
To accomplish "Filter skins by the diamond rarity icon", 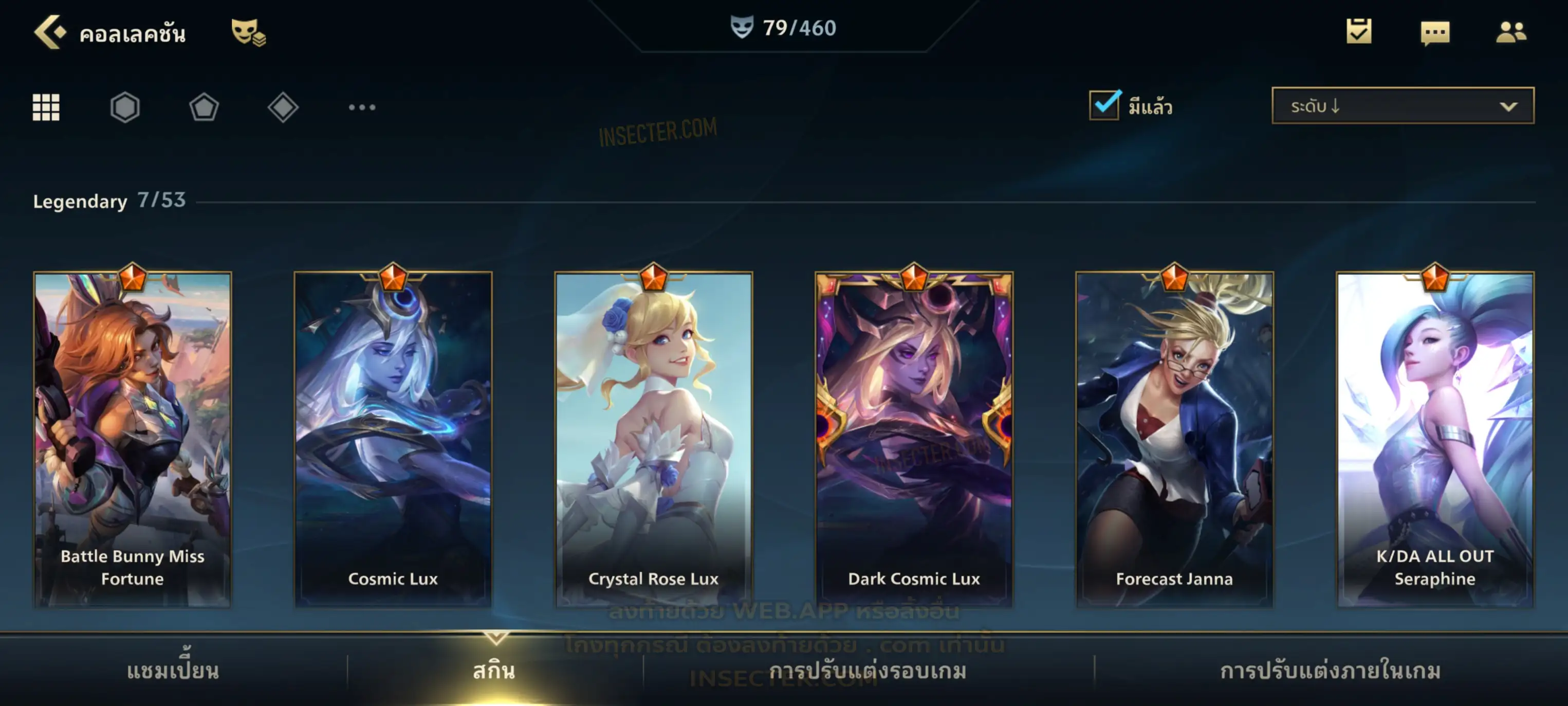I will point(283,107).
